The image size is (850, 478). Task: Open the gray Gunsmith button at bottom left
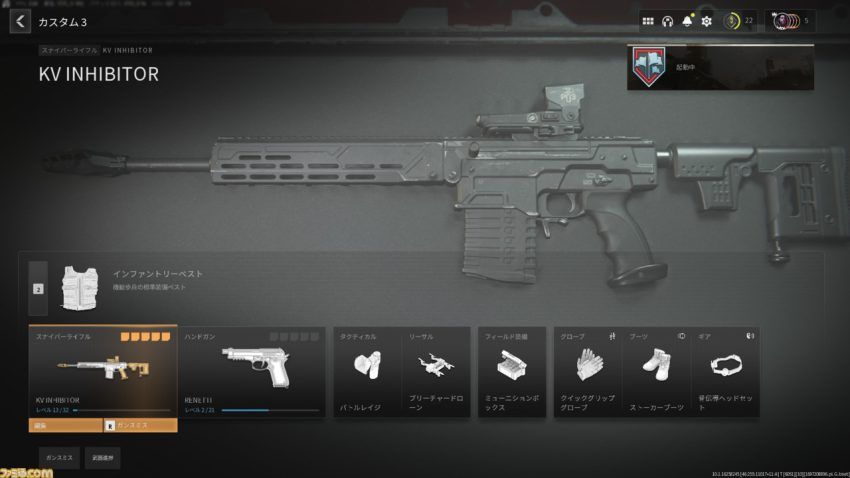coord(59,458)
